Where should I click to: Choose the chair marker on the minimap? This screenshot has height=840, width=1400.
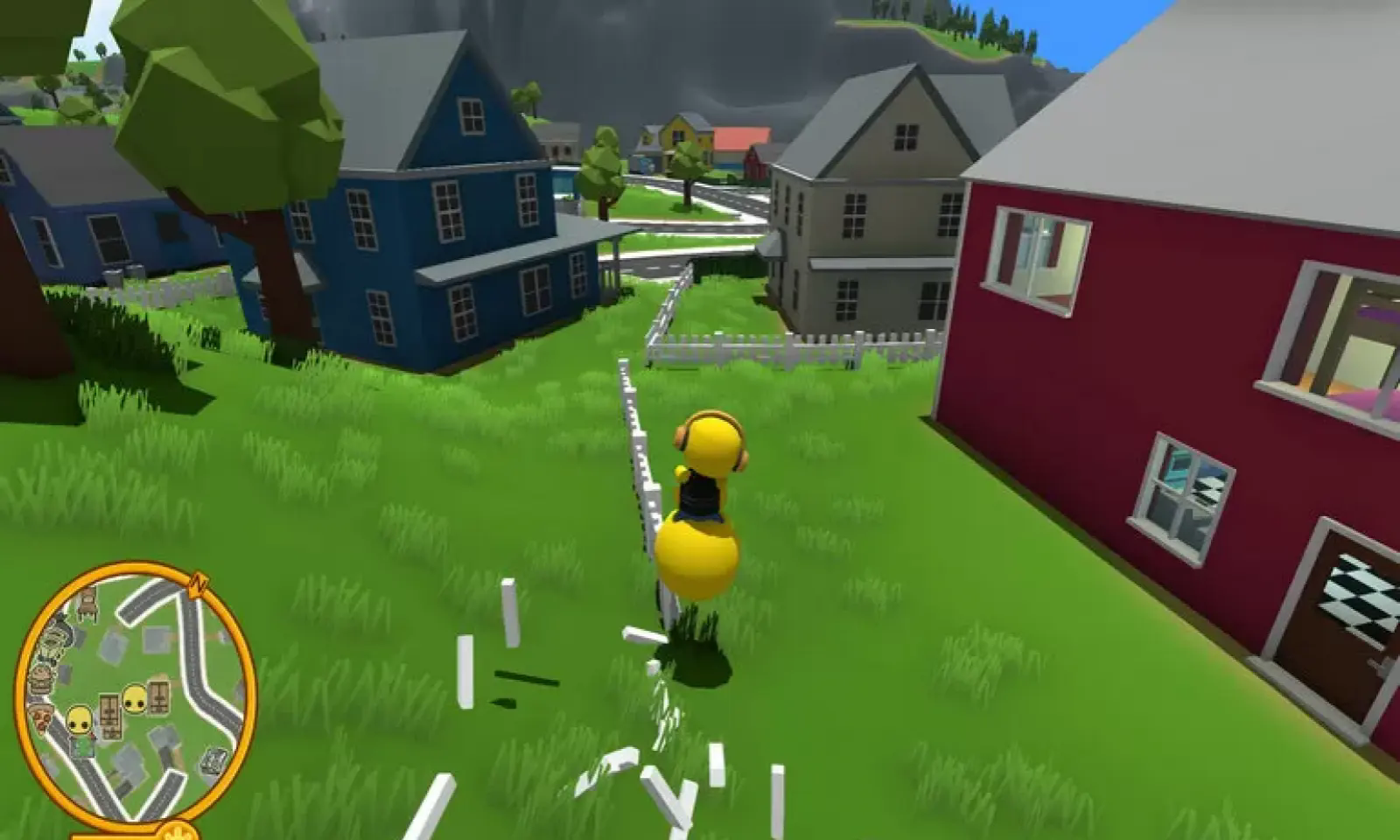(87, 602)
